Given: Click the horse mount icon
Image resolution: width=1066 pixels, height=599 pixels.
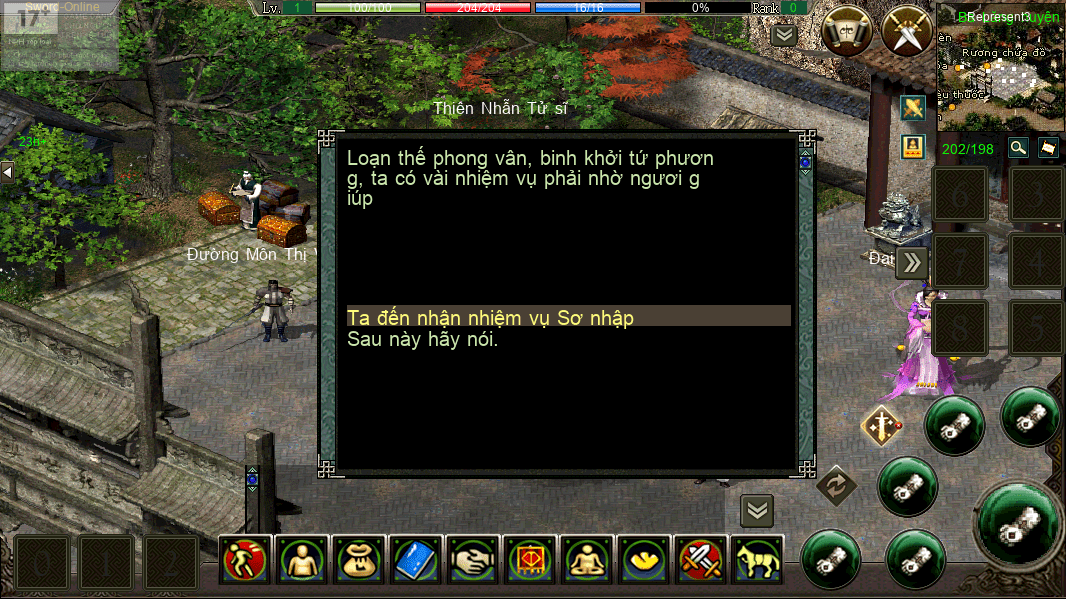Looking at the screenshot, I should pyautogui.click(x=755, y=559).
